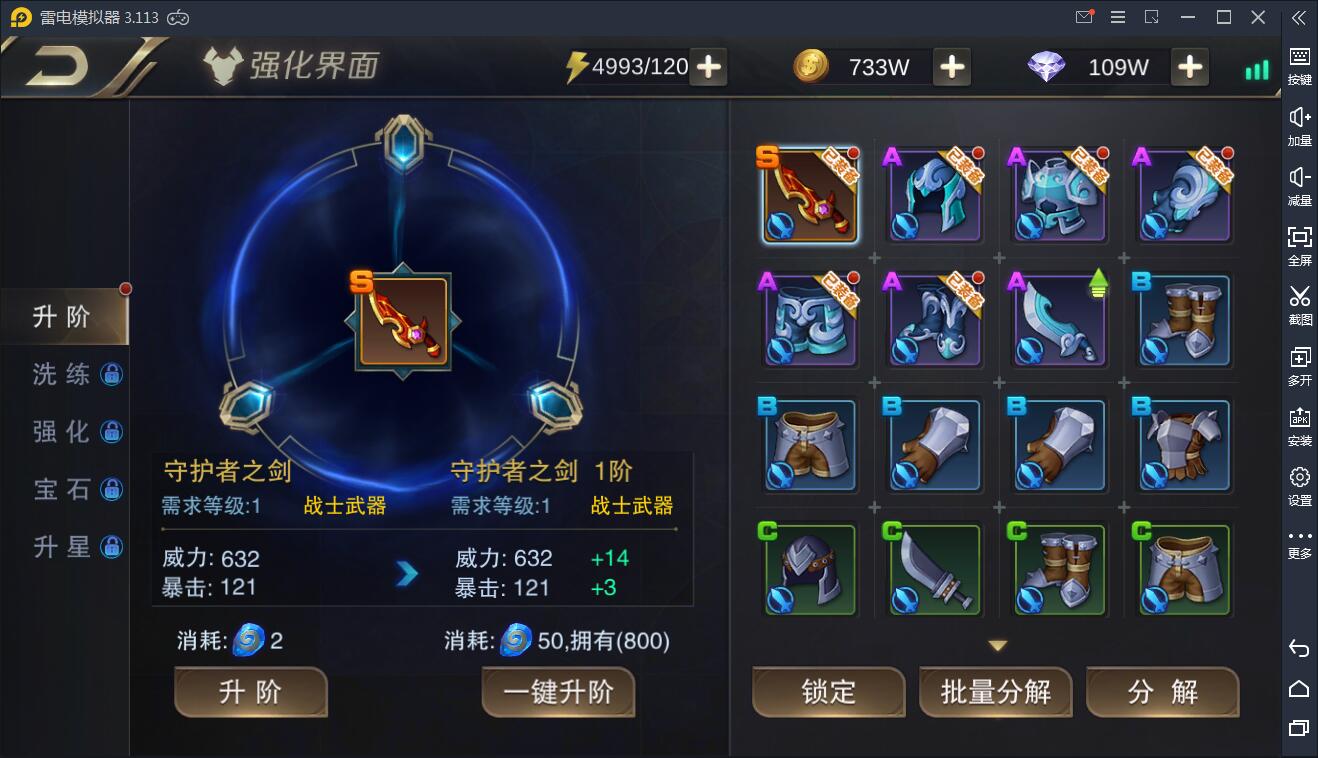The width and height of the screenshot is (1318, 758).
Task: Click the C-grade sword in the inventory grid
Action: [x=933, y=569]
